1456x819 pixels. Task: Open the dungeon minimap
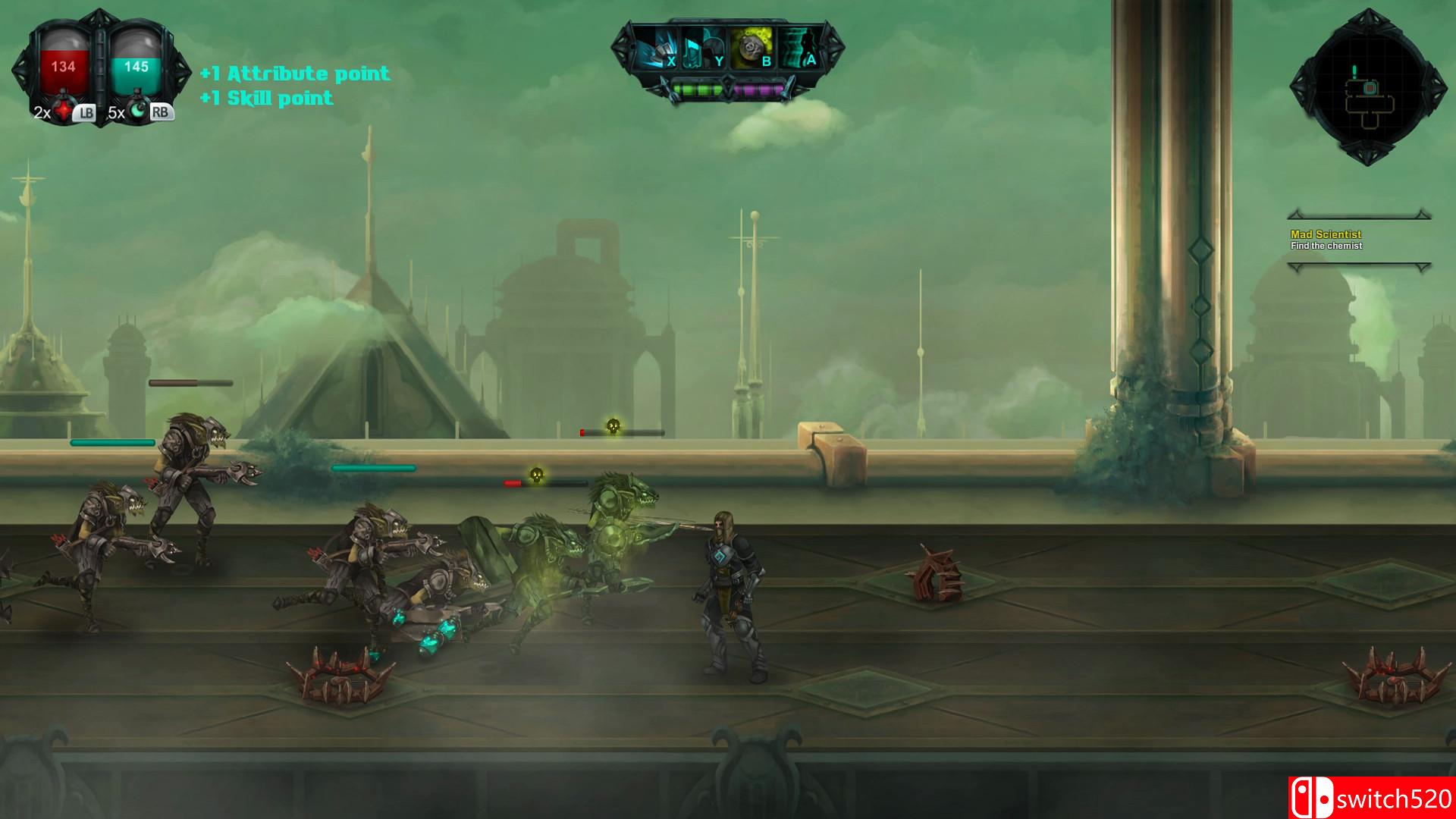pyautogui.click(x=1369, y=89)
